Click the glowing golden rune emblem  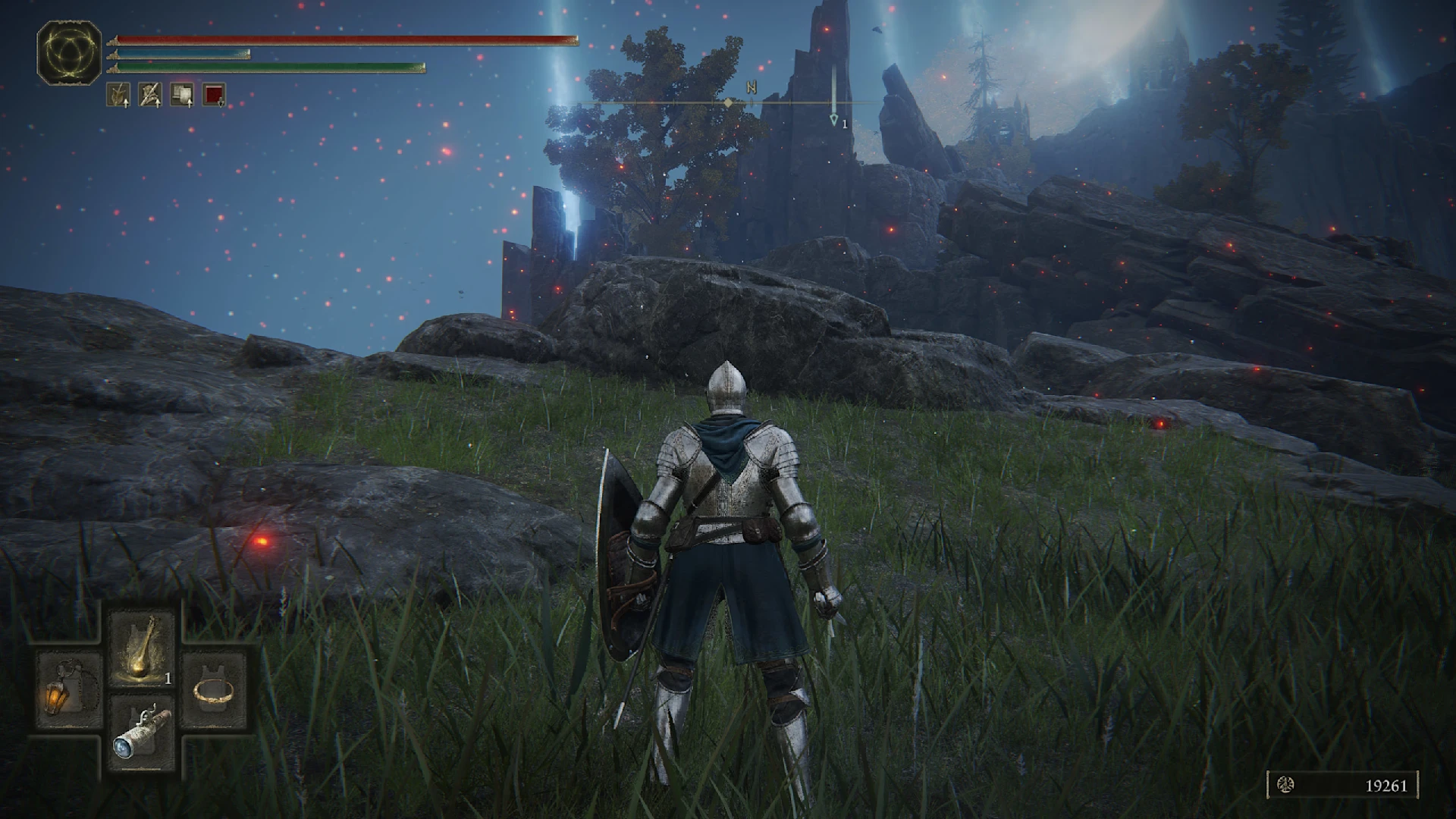(x=69, y=52)
